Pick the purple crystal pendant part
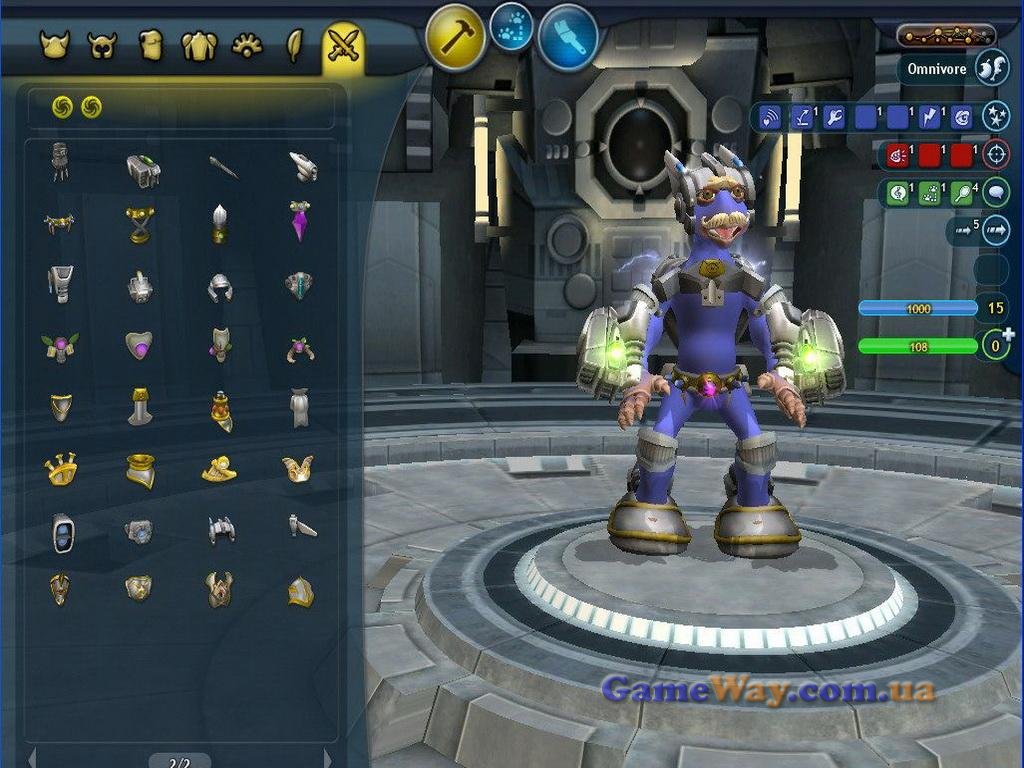Image resolution: width=1024 pixels, height=768 pixels. pyautogui.click(x=299, y=220)
